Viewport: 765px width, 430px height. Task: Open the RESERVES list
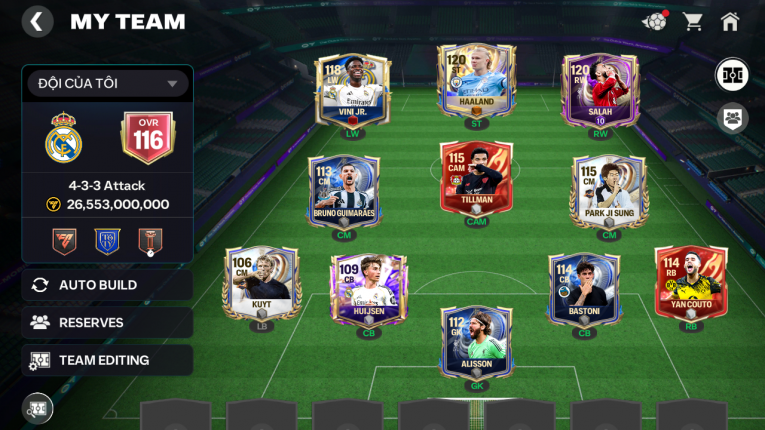107,323
